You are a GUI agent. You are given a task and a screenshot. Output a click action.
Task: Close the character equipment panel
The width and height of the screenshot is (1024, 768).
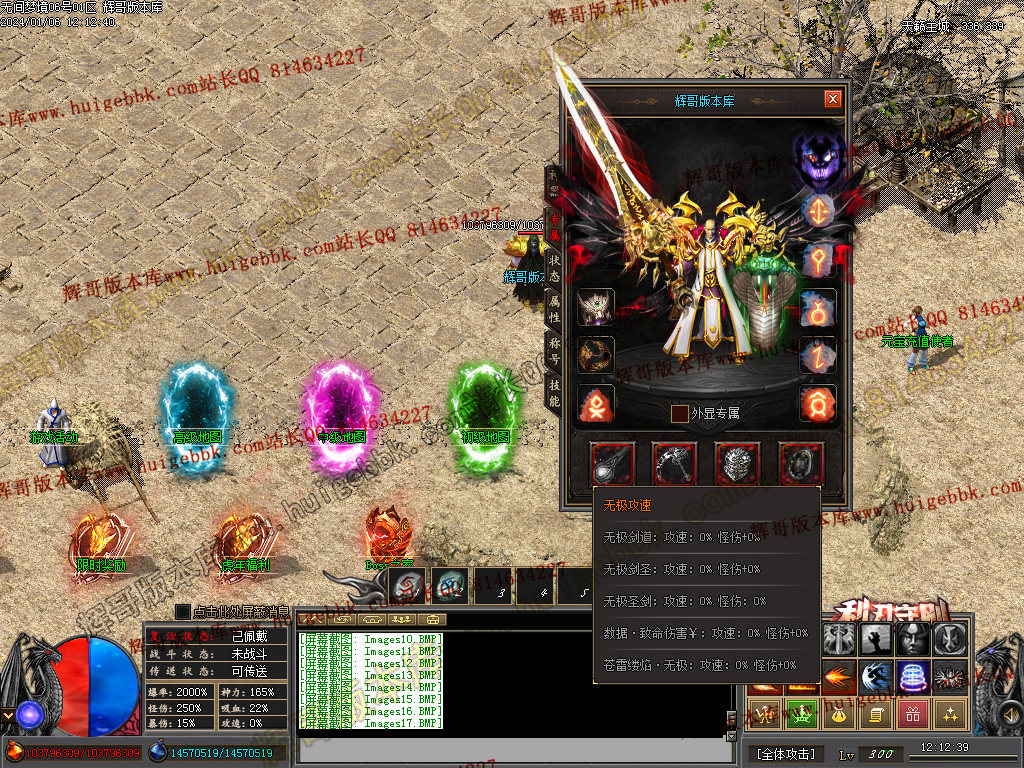832,99
